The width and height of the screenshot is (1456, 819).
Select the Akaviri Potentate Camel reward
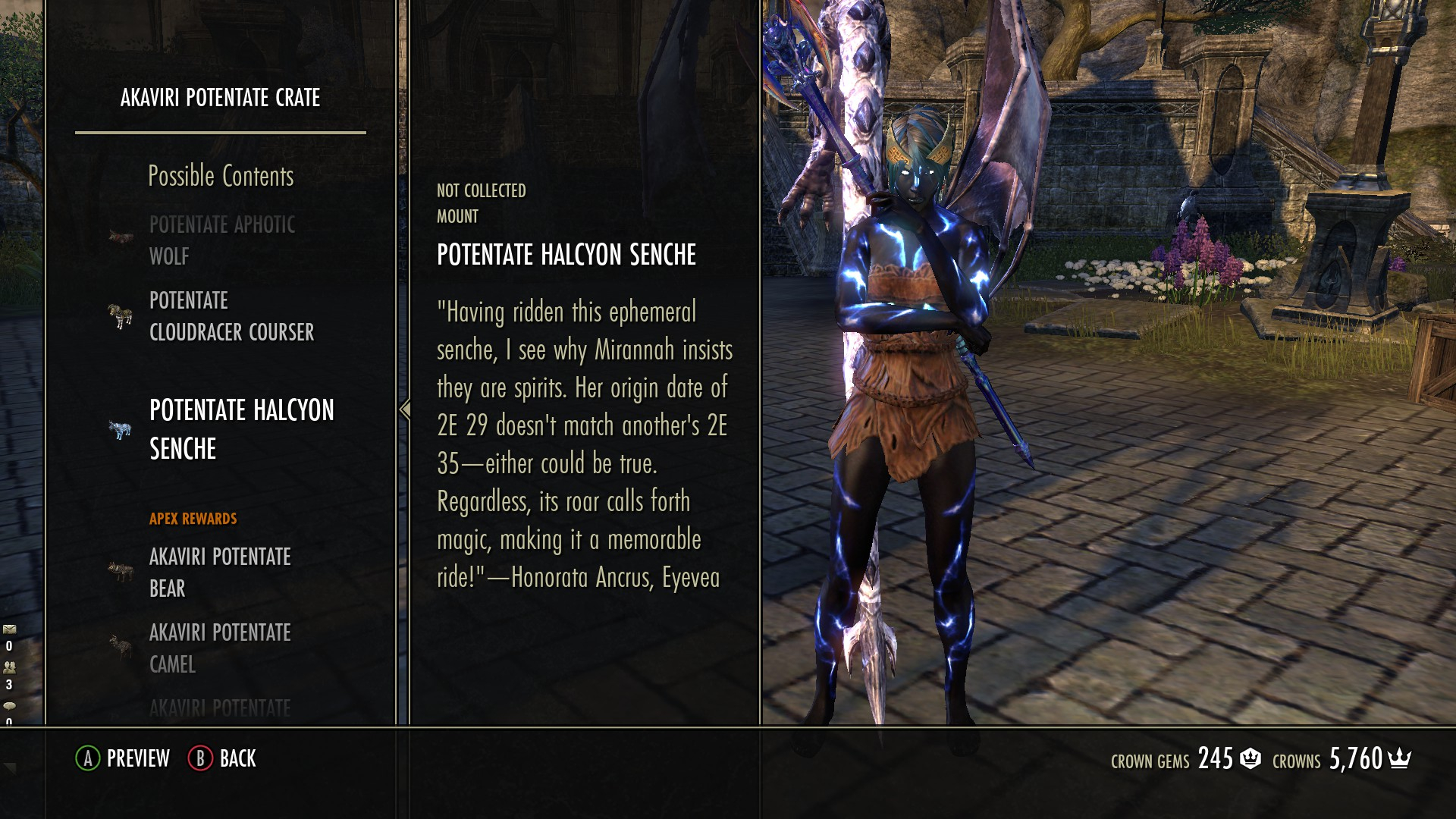(219, 648)
